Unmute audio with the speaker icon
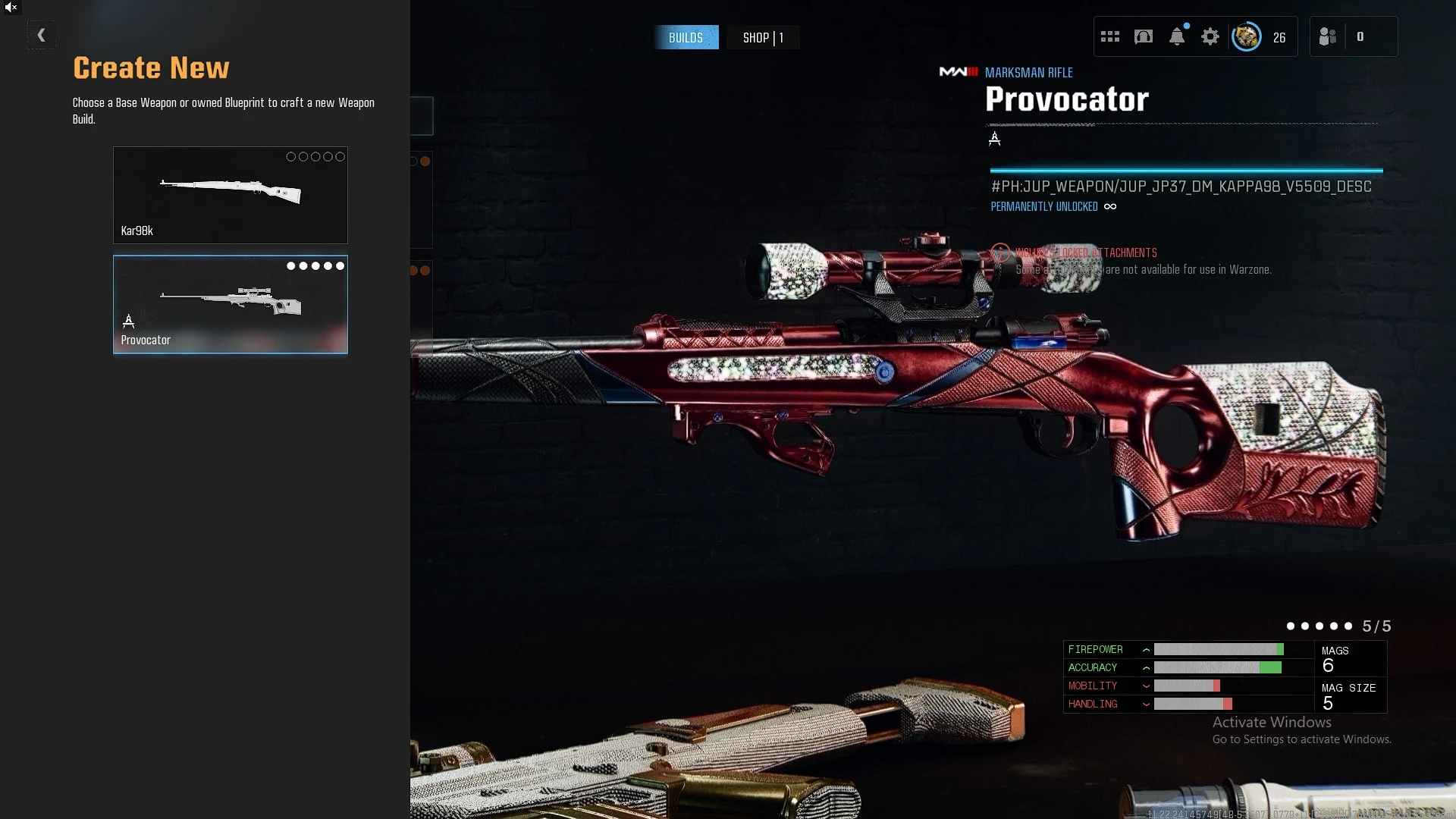This screenshot has width=1456, height=819. click(x=11, y=8)
